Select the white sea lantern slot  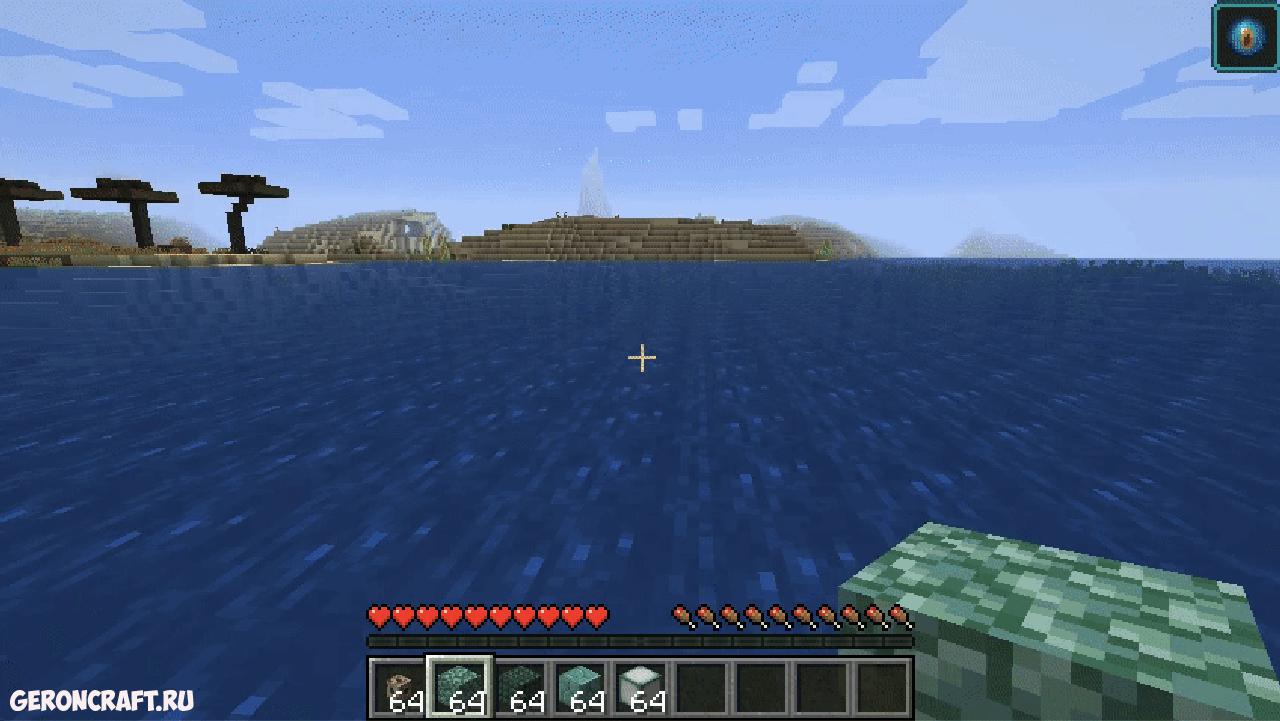640,687
